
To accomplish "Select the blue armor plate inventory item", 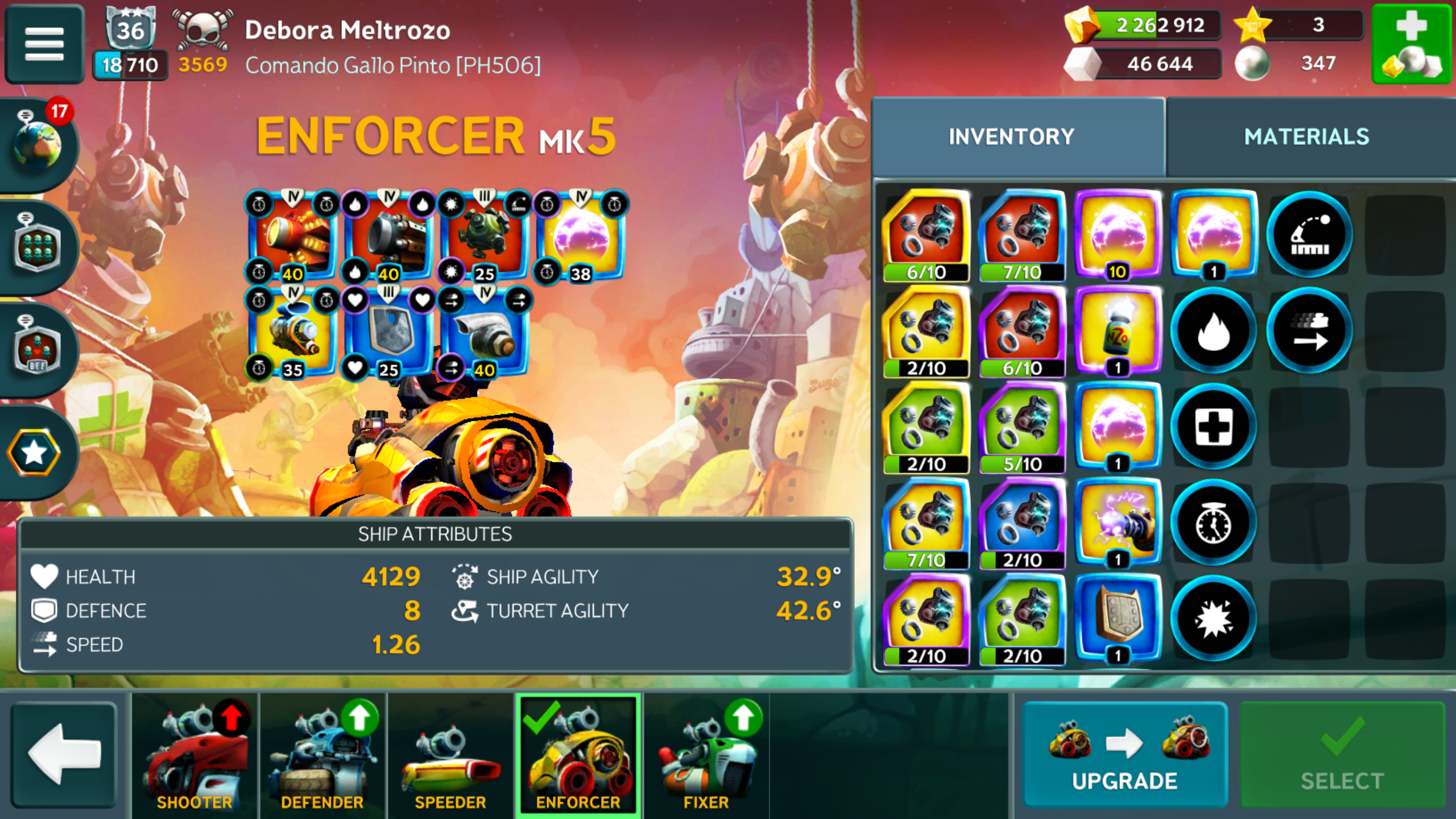I will (1118, 619).
